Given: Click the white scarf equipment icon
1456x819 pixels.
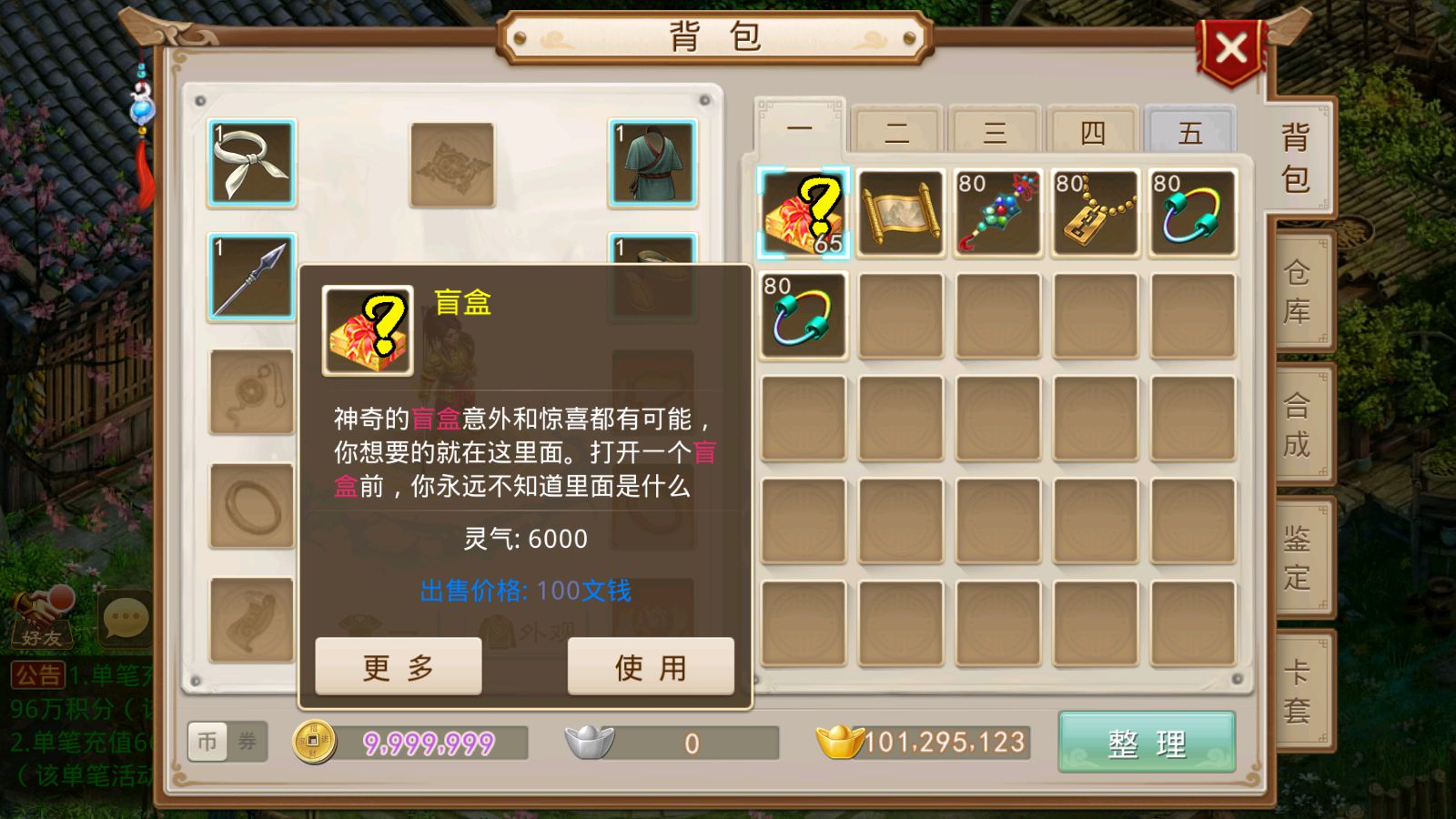Looking at the screenshot, I should [252, 162].
